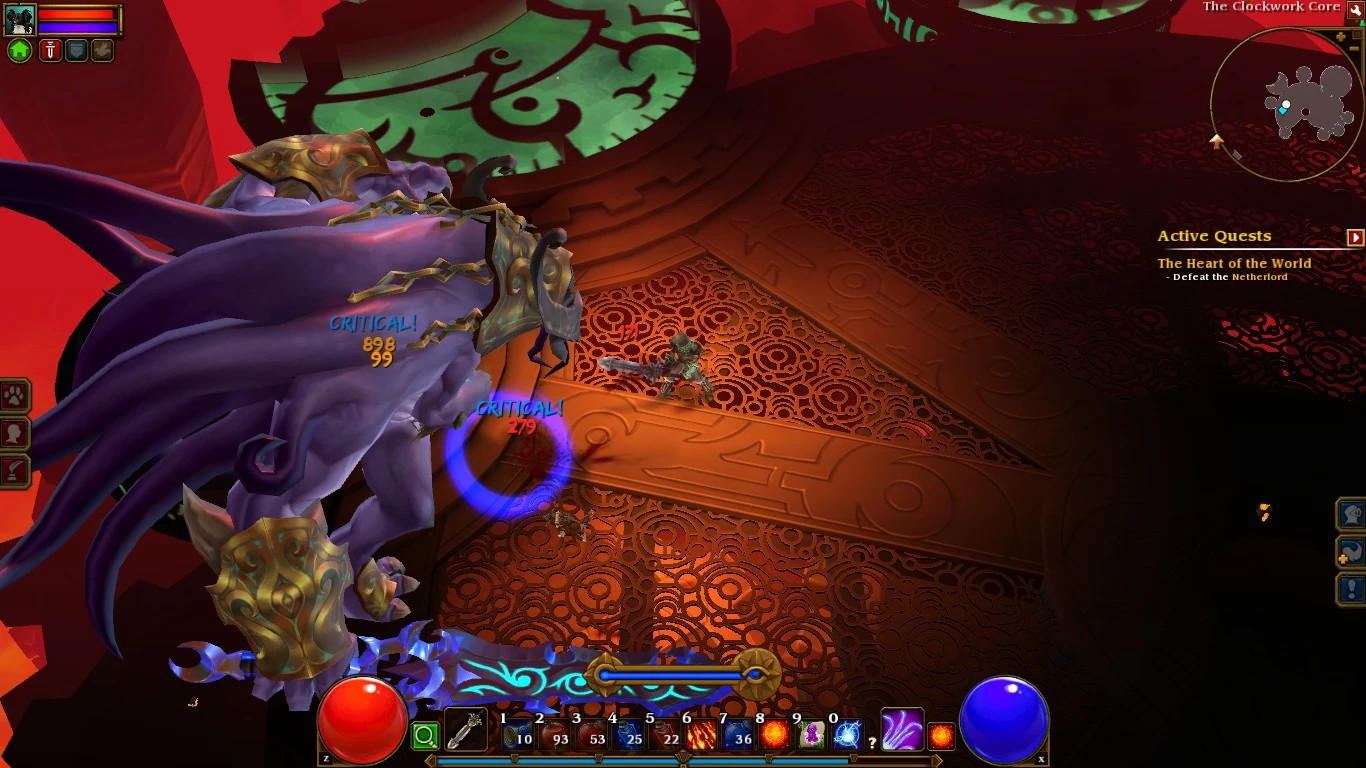This screenshot has height=768, width=1366.
Task: Open help with the question mark button
Action: pos(872,742)
